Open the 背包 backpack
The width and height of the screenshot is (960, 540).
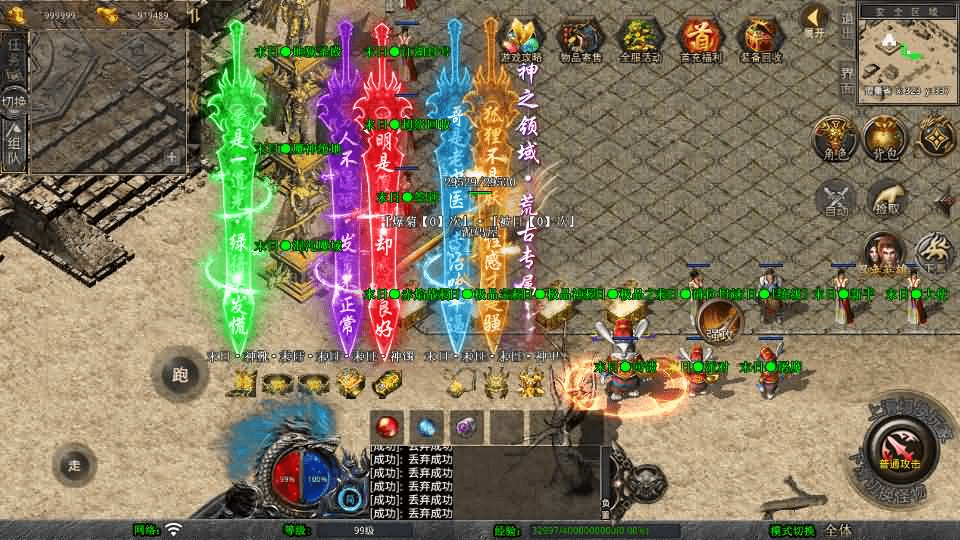(883, 138)
